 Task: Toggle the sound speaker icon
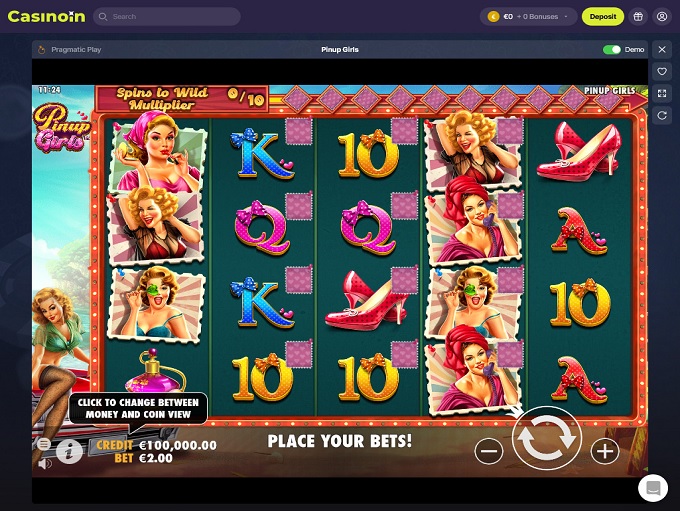click(x=44, y=464)
